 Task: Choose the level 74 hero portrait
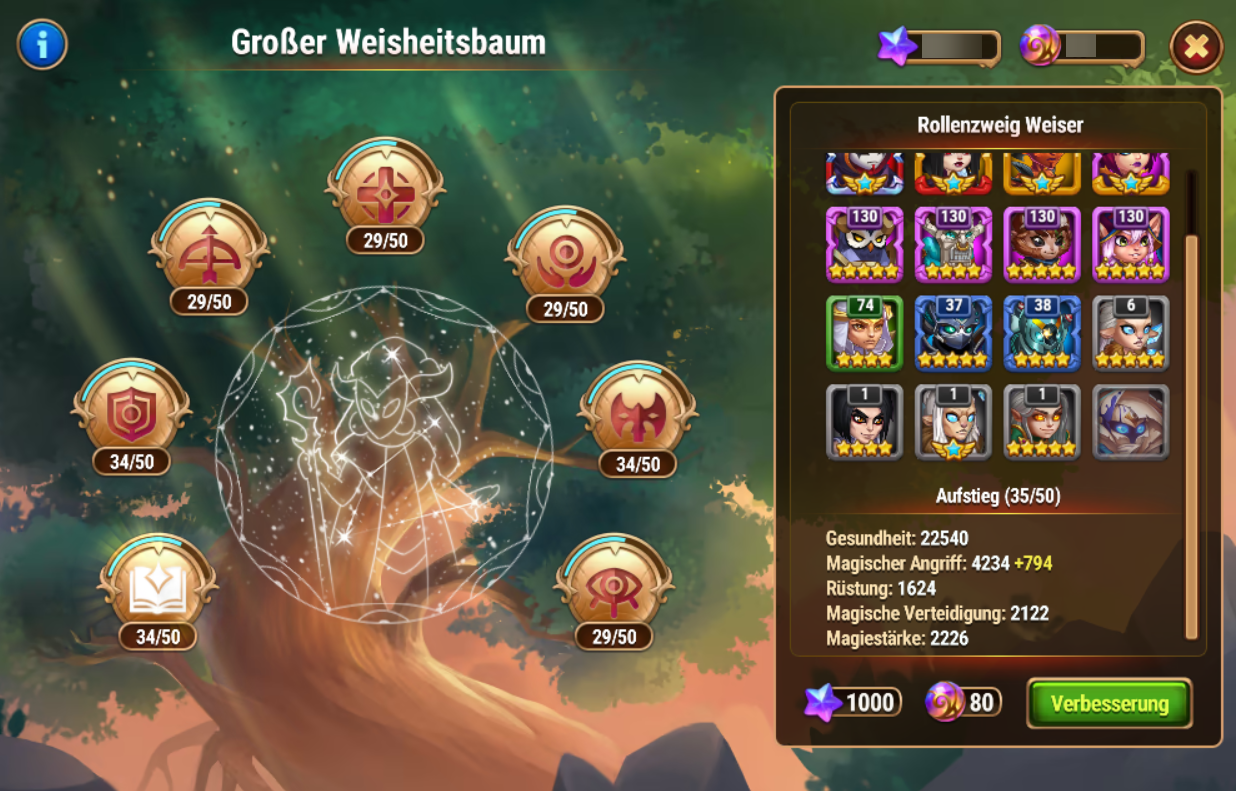point(865,333)
